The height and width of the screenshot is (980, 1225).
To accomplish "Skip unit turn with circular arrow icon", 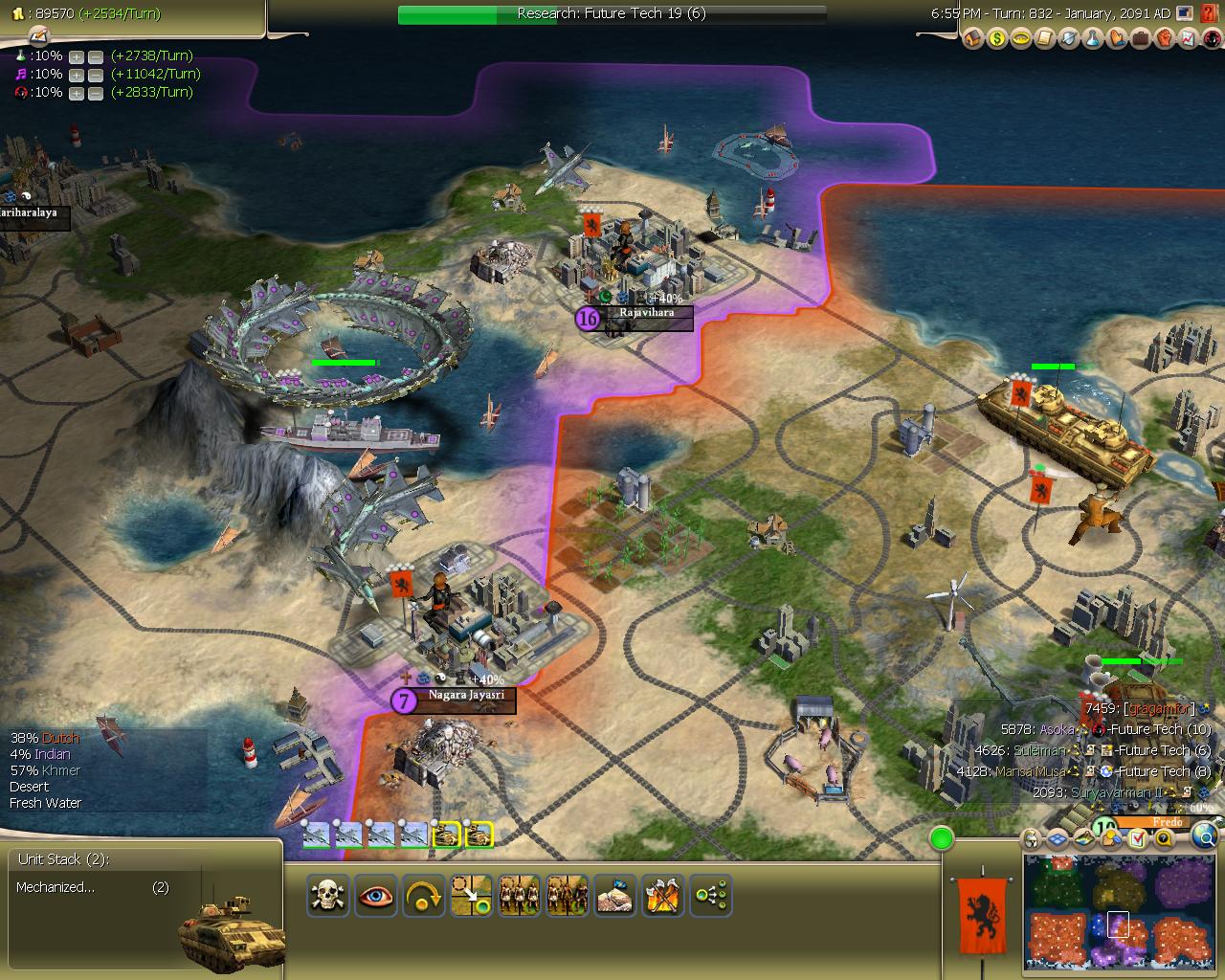I will click(x=422, y=895).
